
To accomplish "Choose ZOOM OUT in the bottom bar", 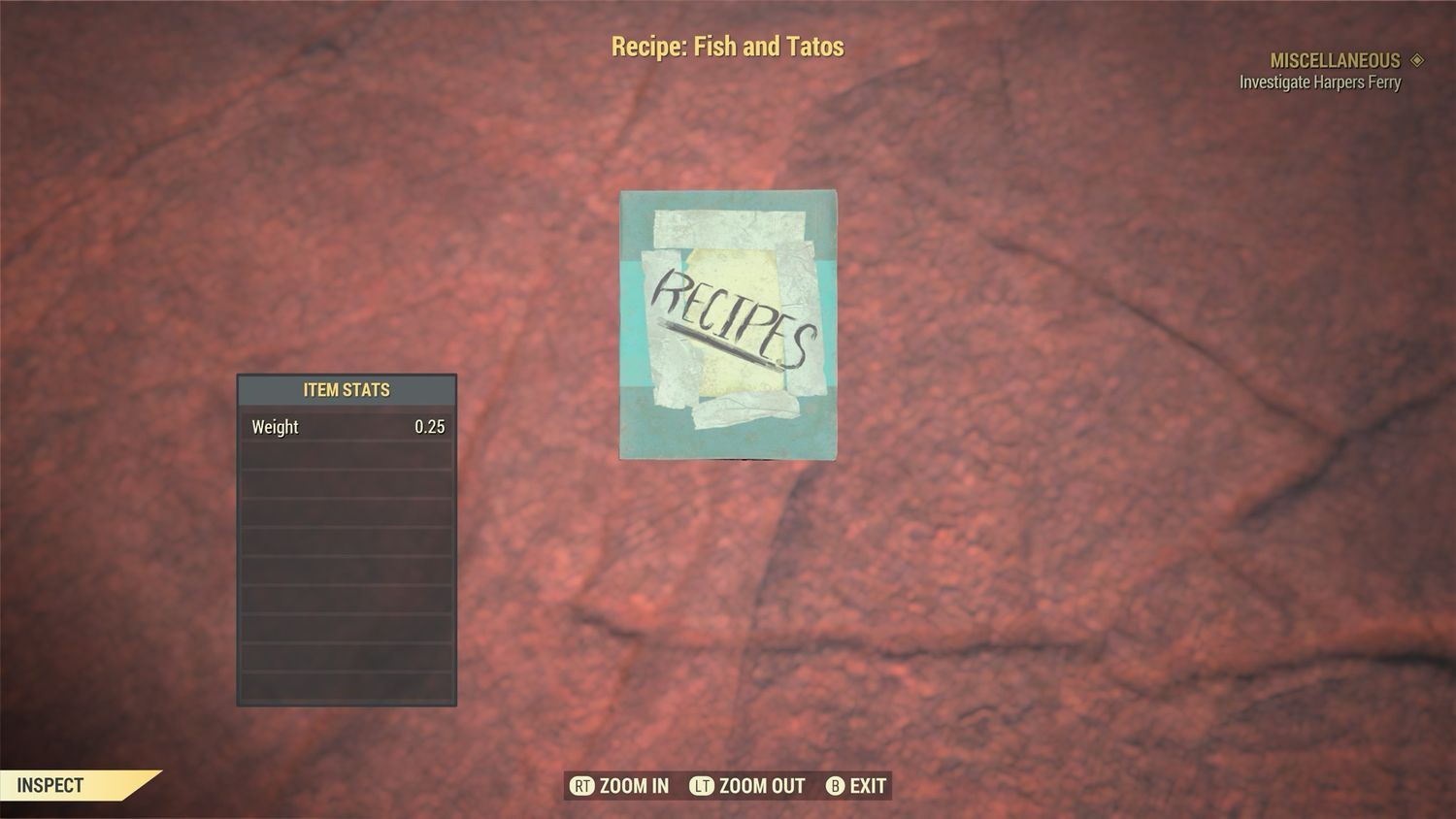I will tap(761, 786).
